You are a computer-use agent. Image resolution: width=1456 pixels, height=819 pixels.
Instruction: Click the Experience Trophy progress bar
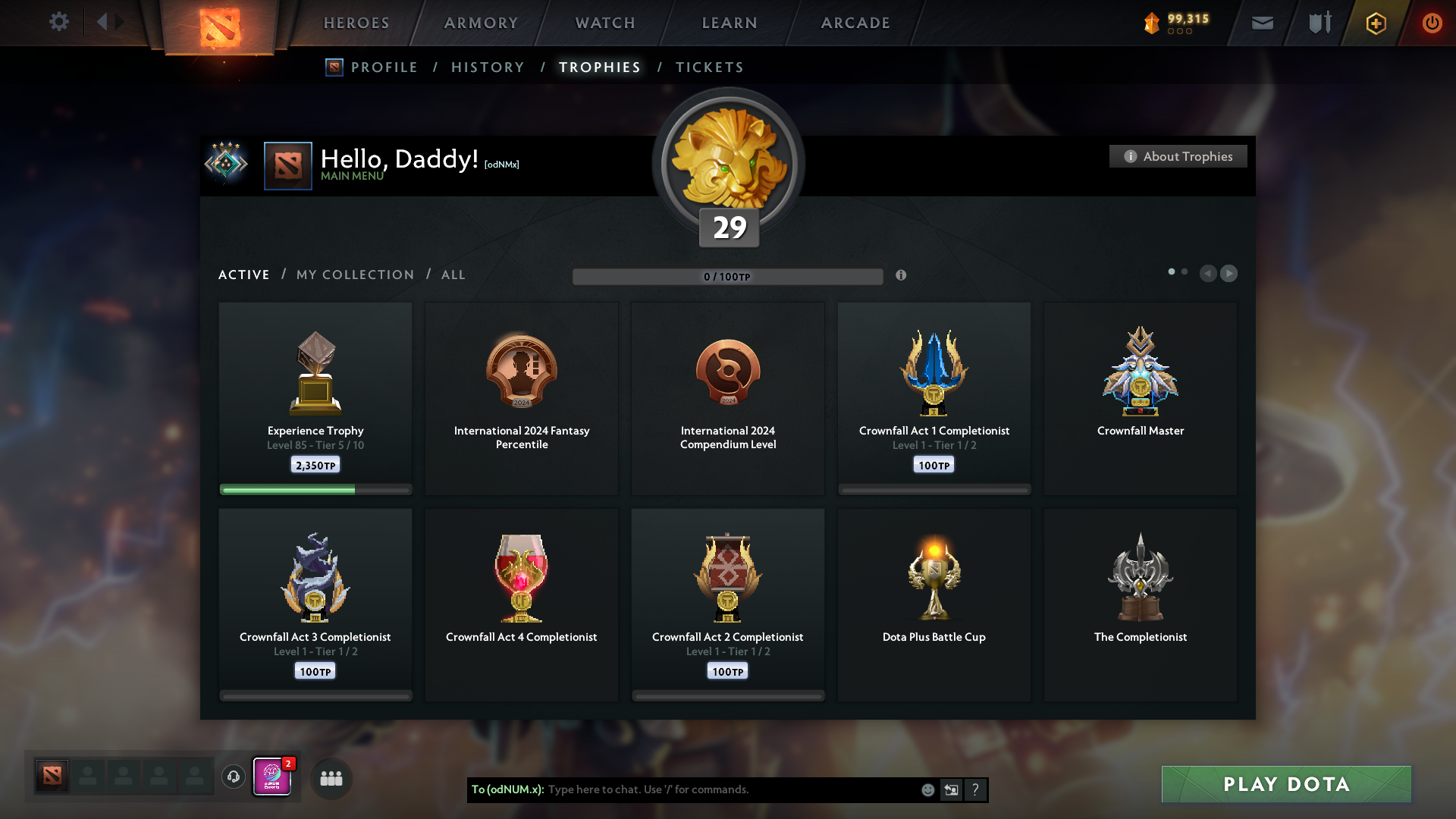tap(315, 490)
